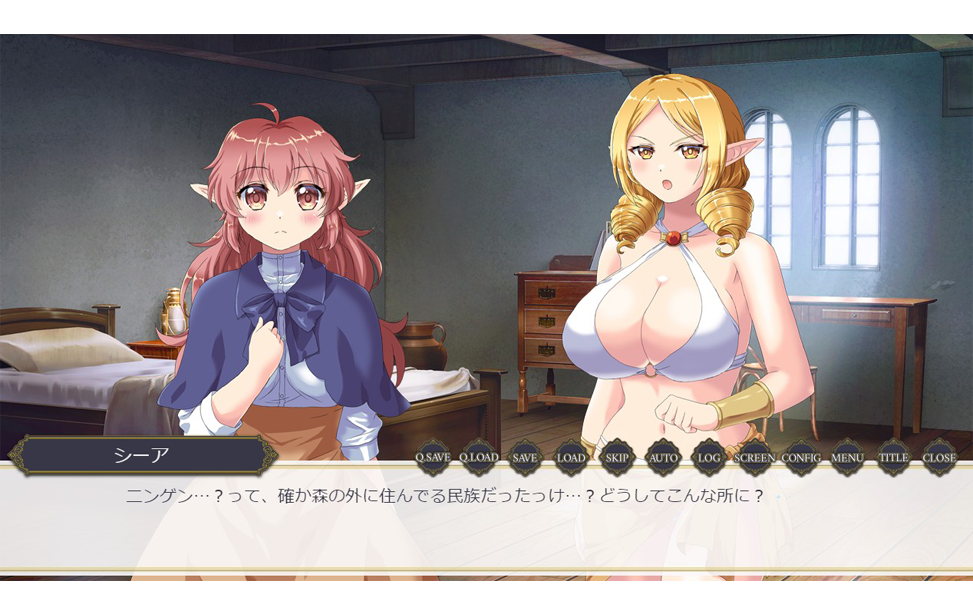Click the Q.SAVE quick save button
Image resolution: width=973 pixels, height=615 pixels.
coord(433,458)
